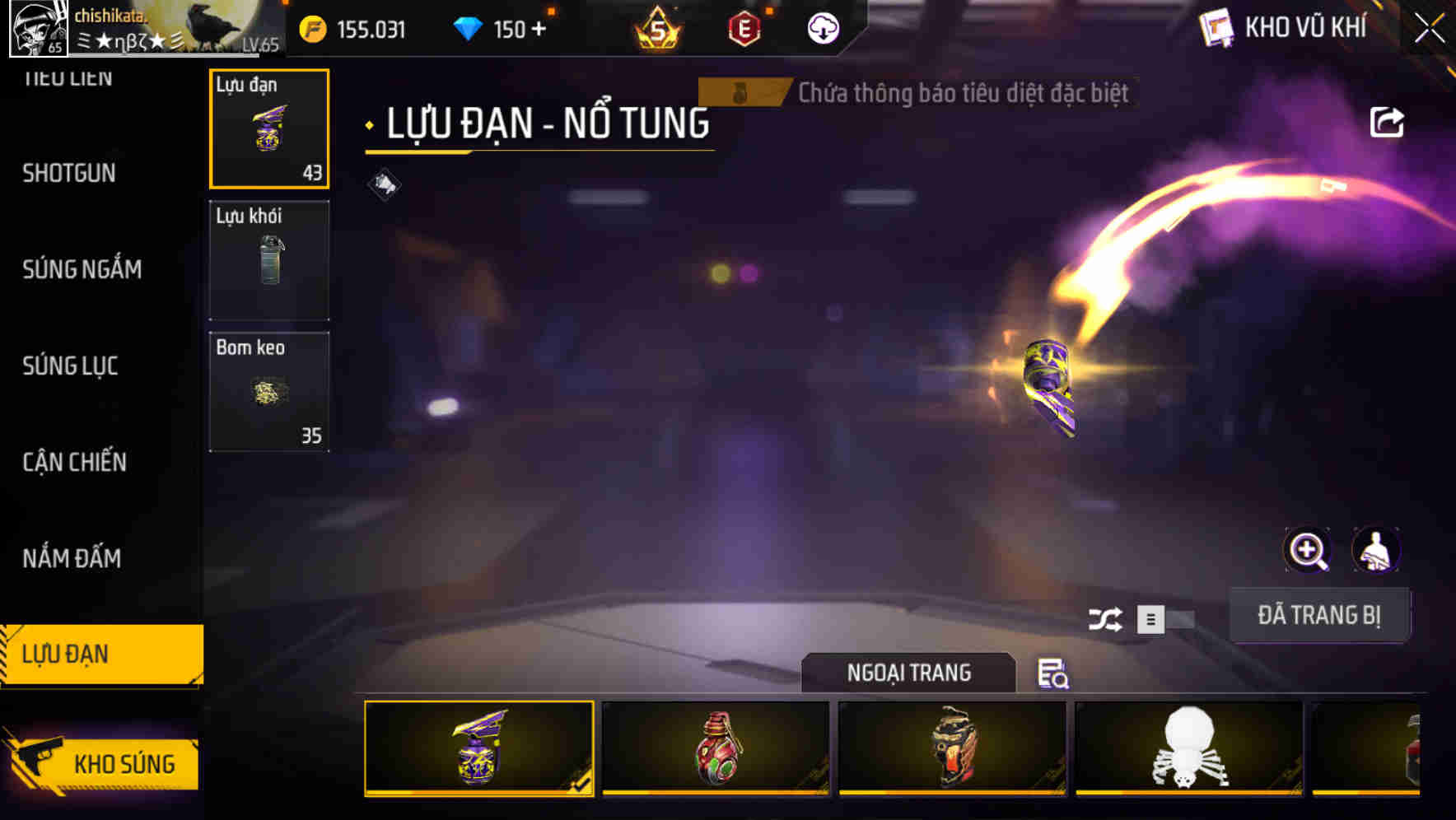Select the SHOTGUN weapon category
The image size is (1456, 820).
70,174
